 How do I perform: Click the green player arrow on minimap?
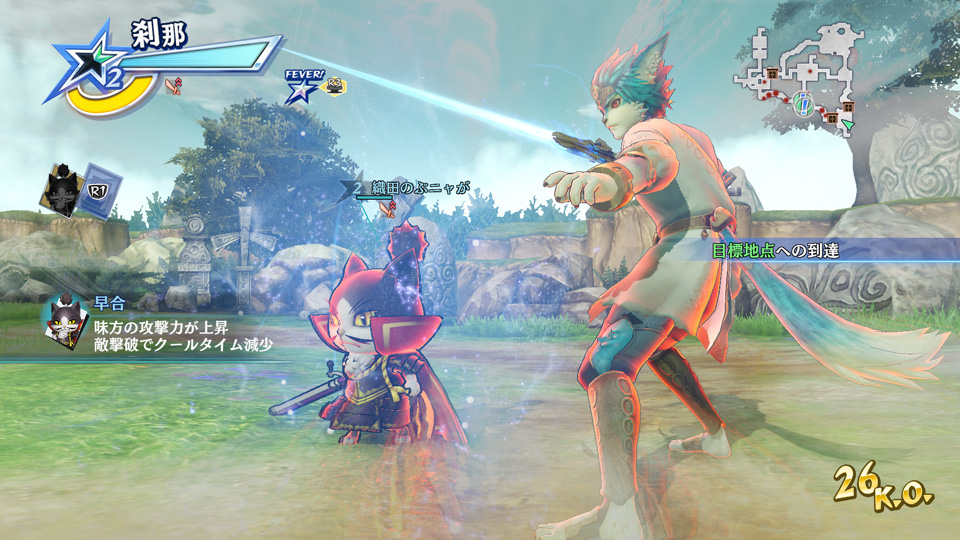click(848, 124)
